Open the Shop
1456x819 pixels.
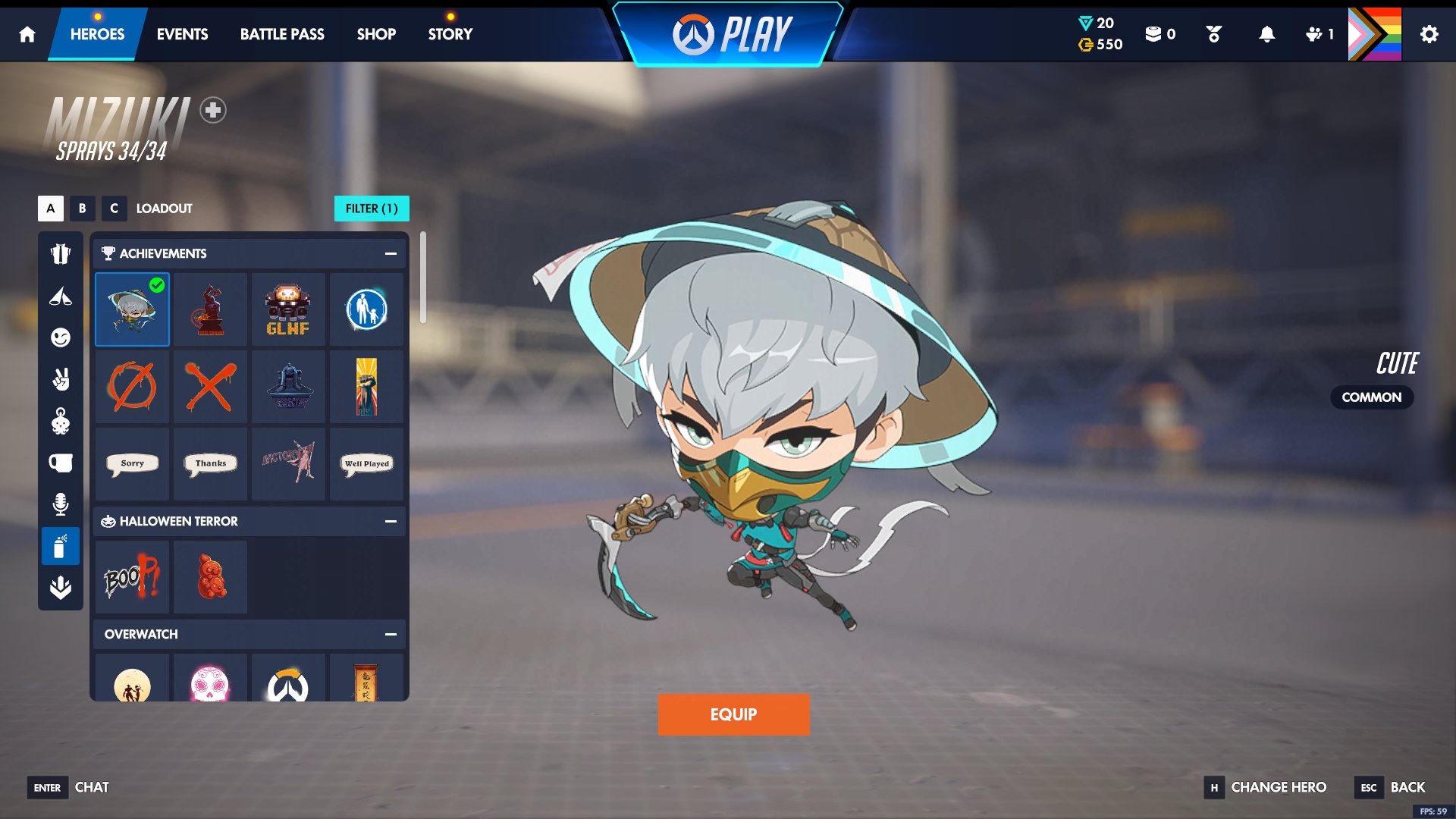click(376, 34)
